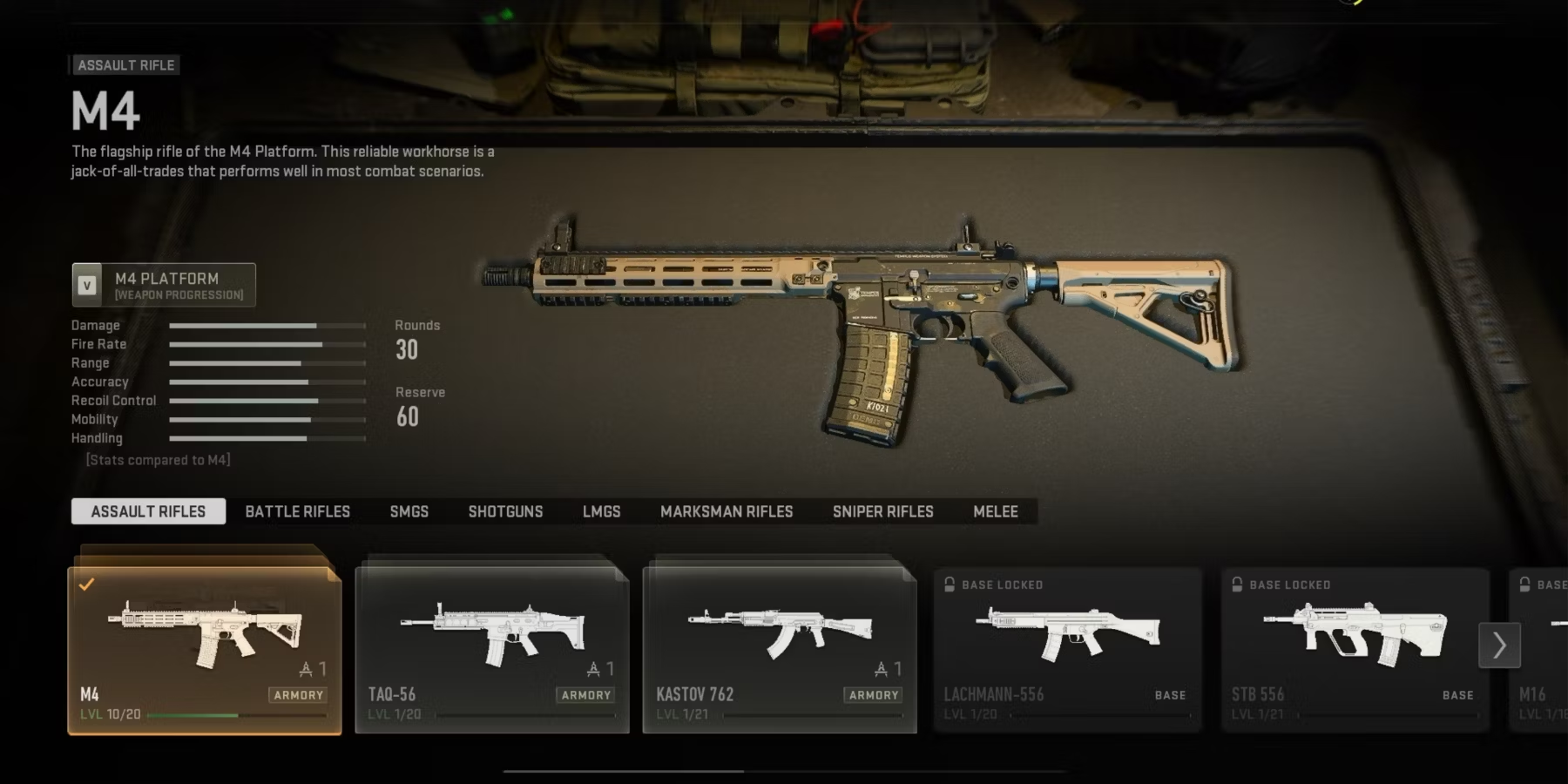Click the right arrow to show more weapons
1568x784 pixels.
coord(1499,645)
